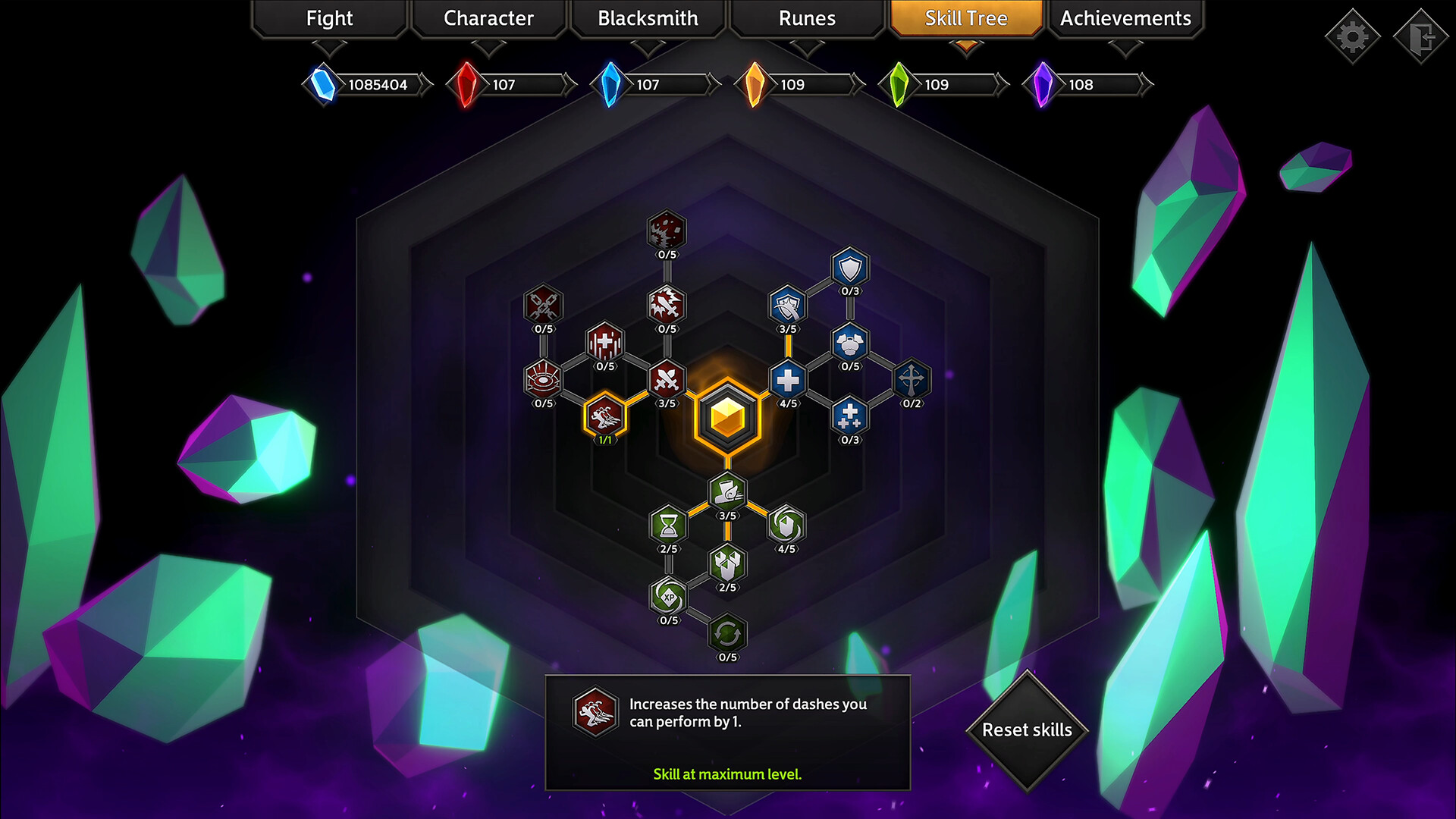Click the Reset skills button
This screenshot has height=819, width=1456.
pos(1028,730)
